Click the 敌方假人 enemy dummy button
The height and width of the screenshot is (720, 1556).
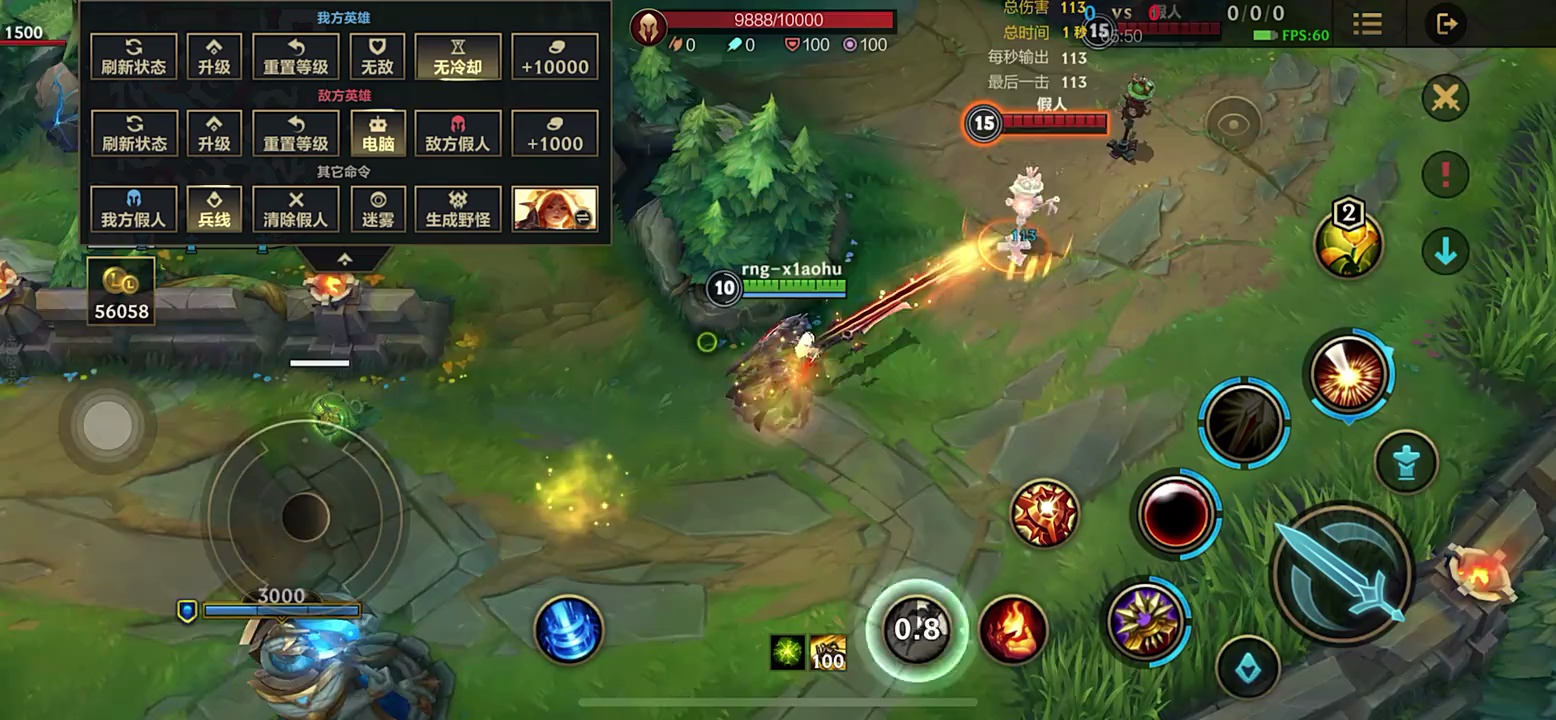pos(457,133)
